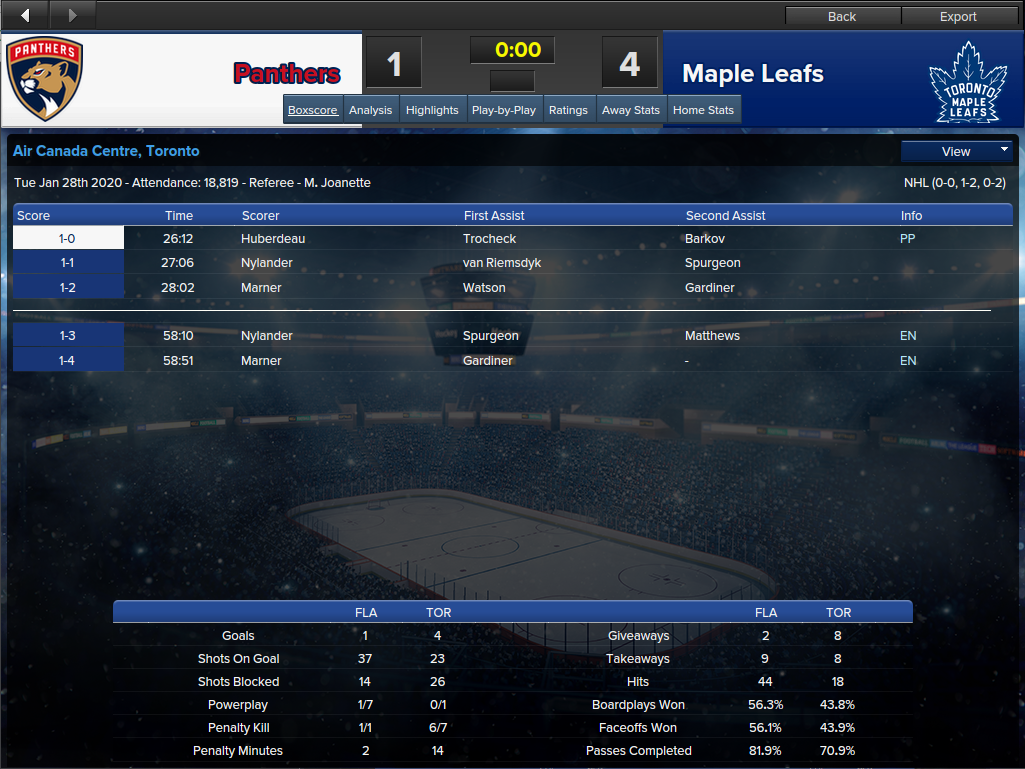Click the Toronto Maple Leafs logo
Viewport: 1025px width, 769px height.
coord(964,82)
